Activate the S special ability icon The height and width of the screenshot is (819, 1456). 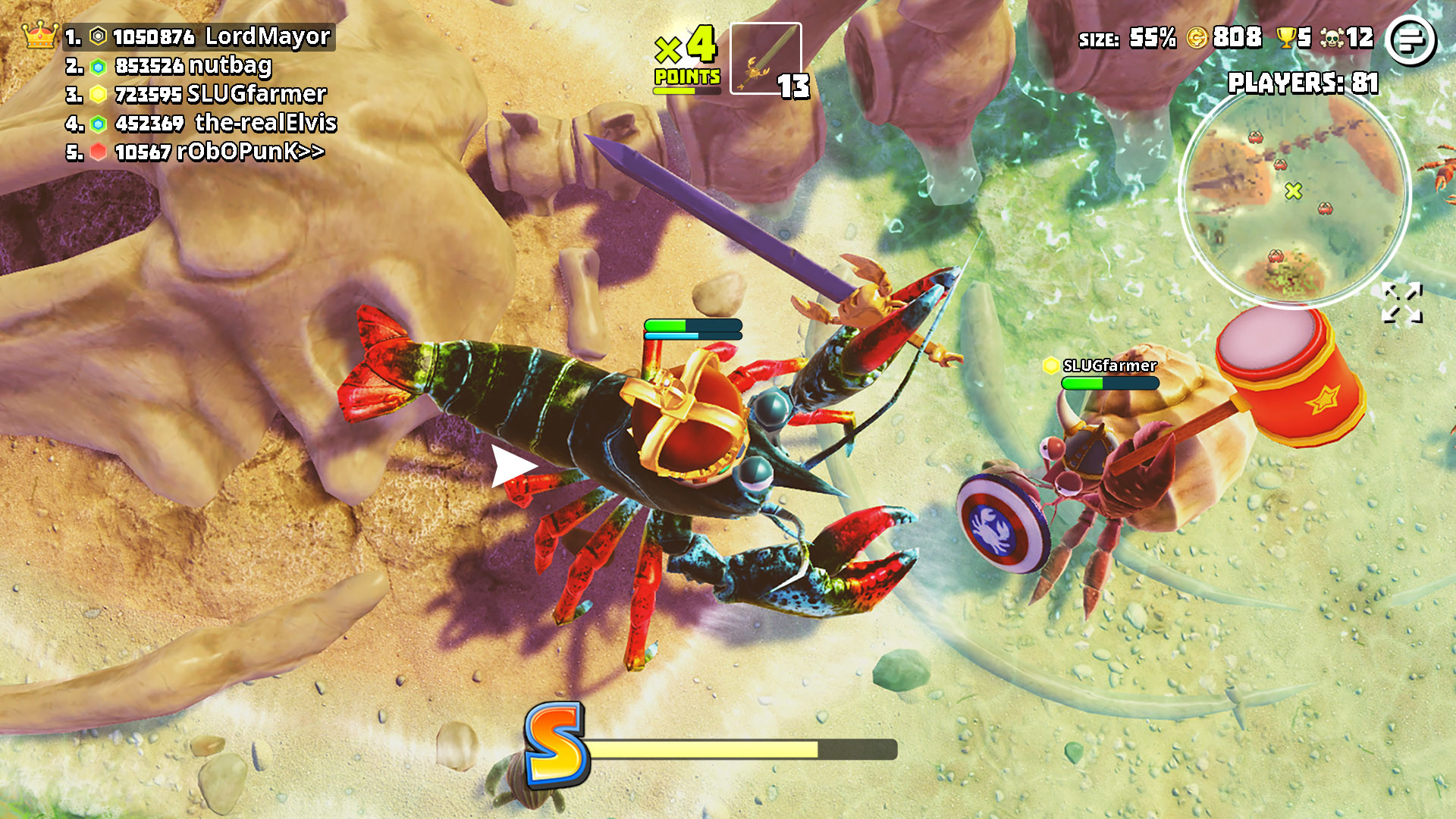pos(556,743)
